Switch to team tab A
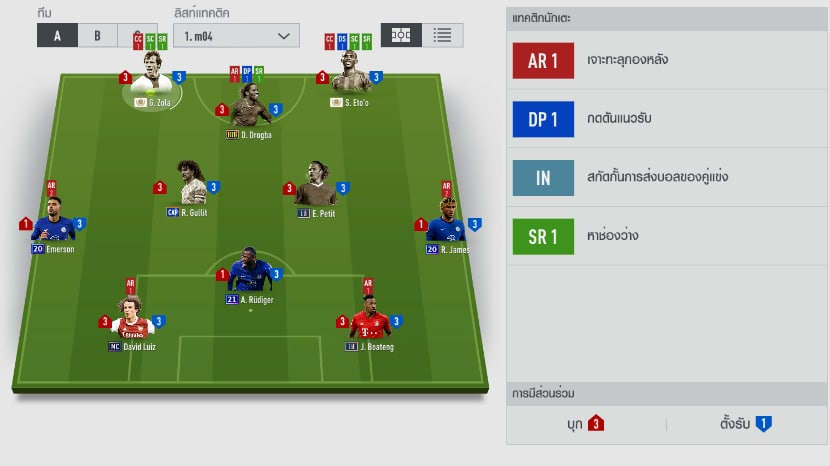The image size is (830, 466). pyautogui.click(x=57, y=34)
